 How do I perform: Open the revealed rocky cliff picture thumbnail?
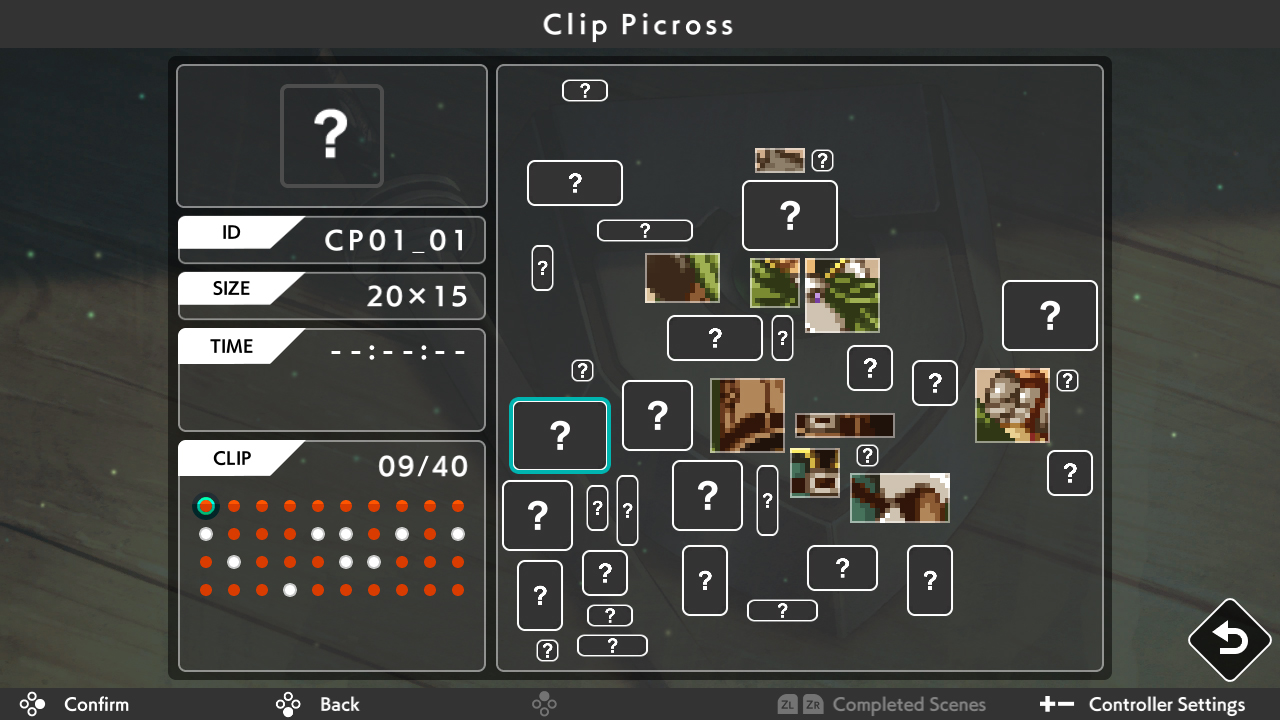coord(1011,405)
